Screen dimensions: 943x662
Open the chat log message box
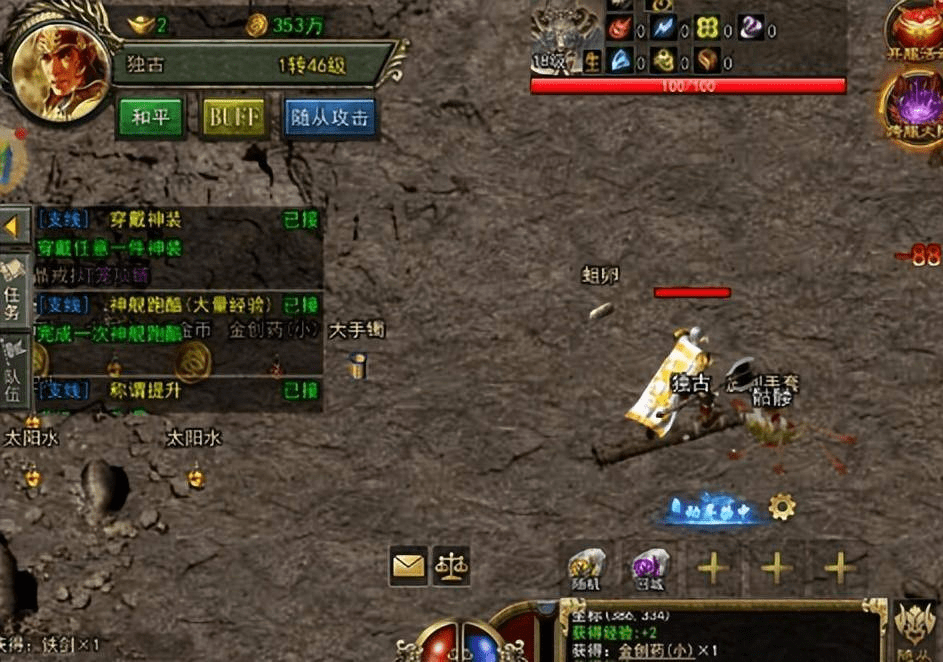[720, 632]
